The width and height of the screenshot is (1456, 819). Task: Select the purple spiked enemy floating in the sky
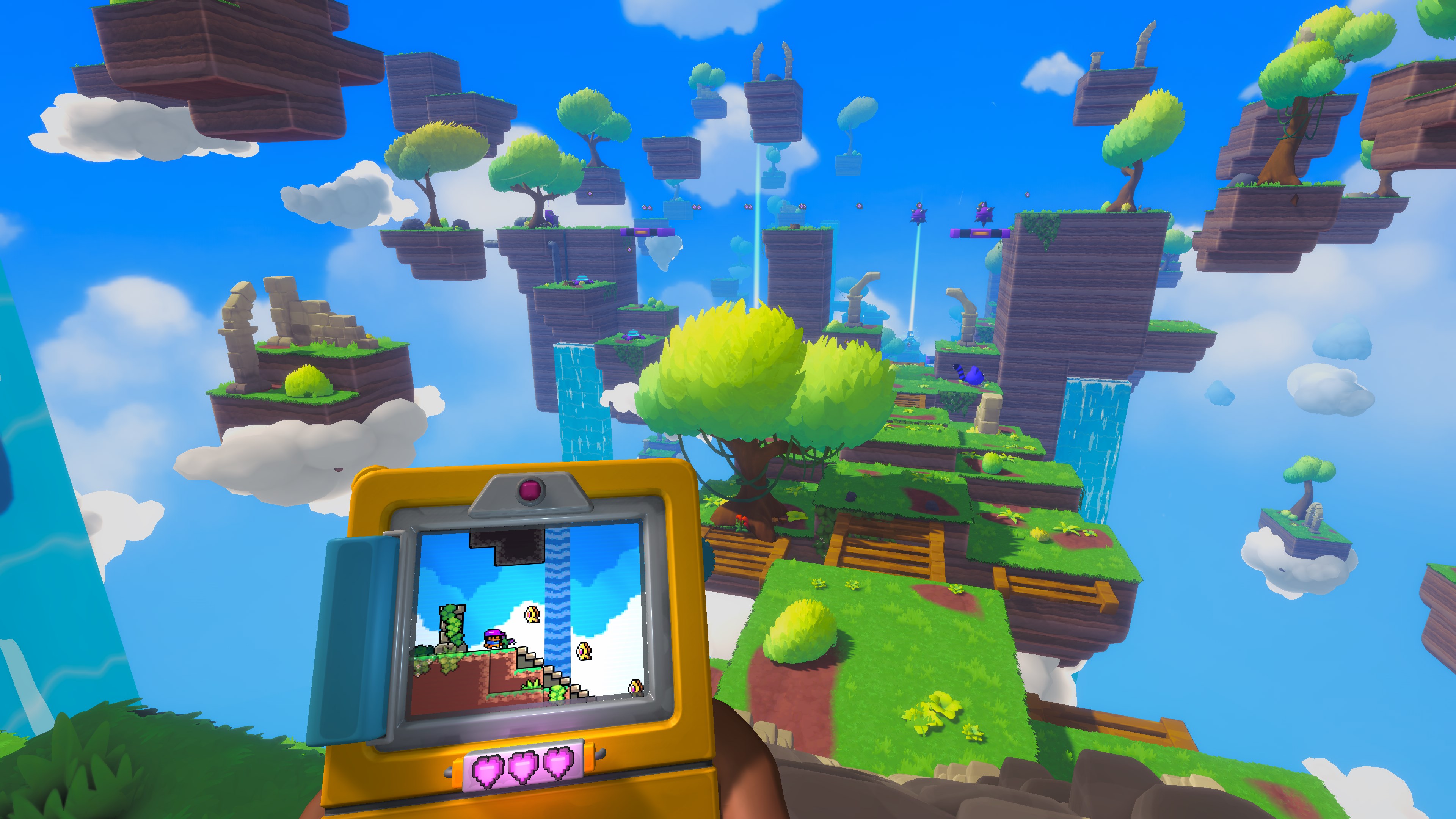pyautogui.click(x=919, y=215)
